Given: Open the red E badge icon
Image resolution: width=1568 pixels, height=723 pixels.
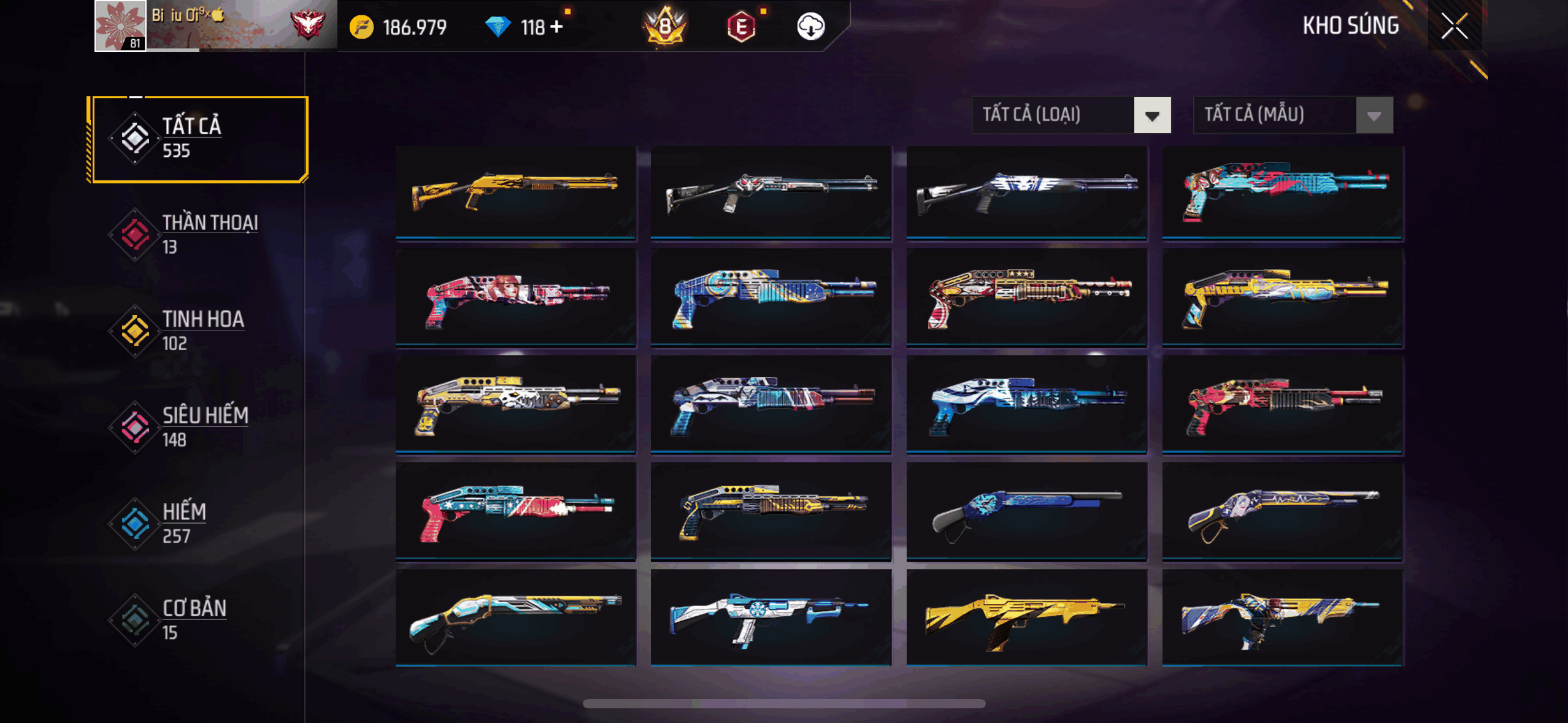Looking at the screenshot, I should tap(741, 27).
